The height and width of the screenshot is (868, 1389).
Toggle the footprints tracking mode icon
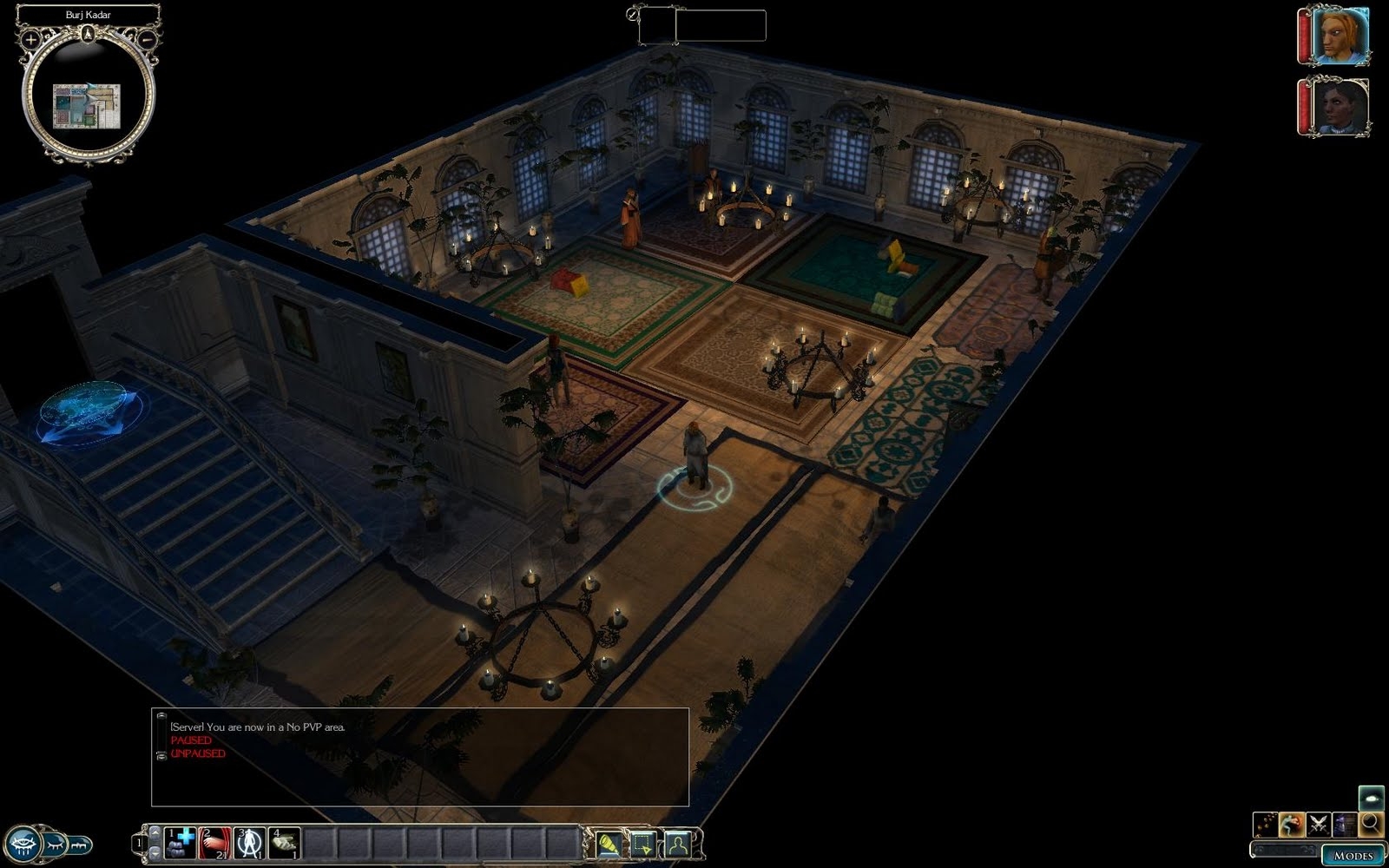click(1265, 823)
